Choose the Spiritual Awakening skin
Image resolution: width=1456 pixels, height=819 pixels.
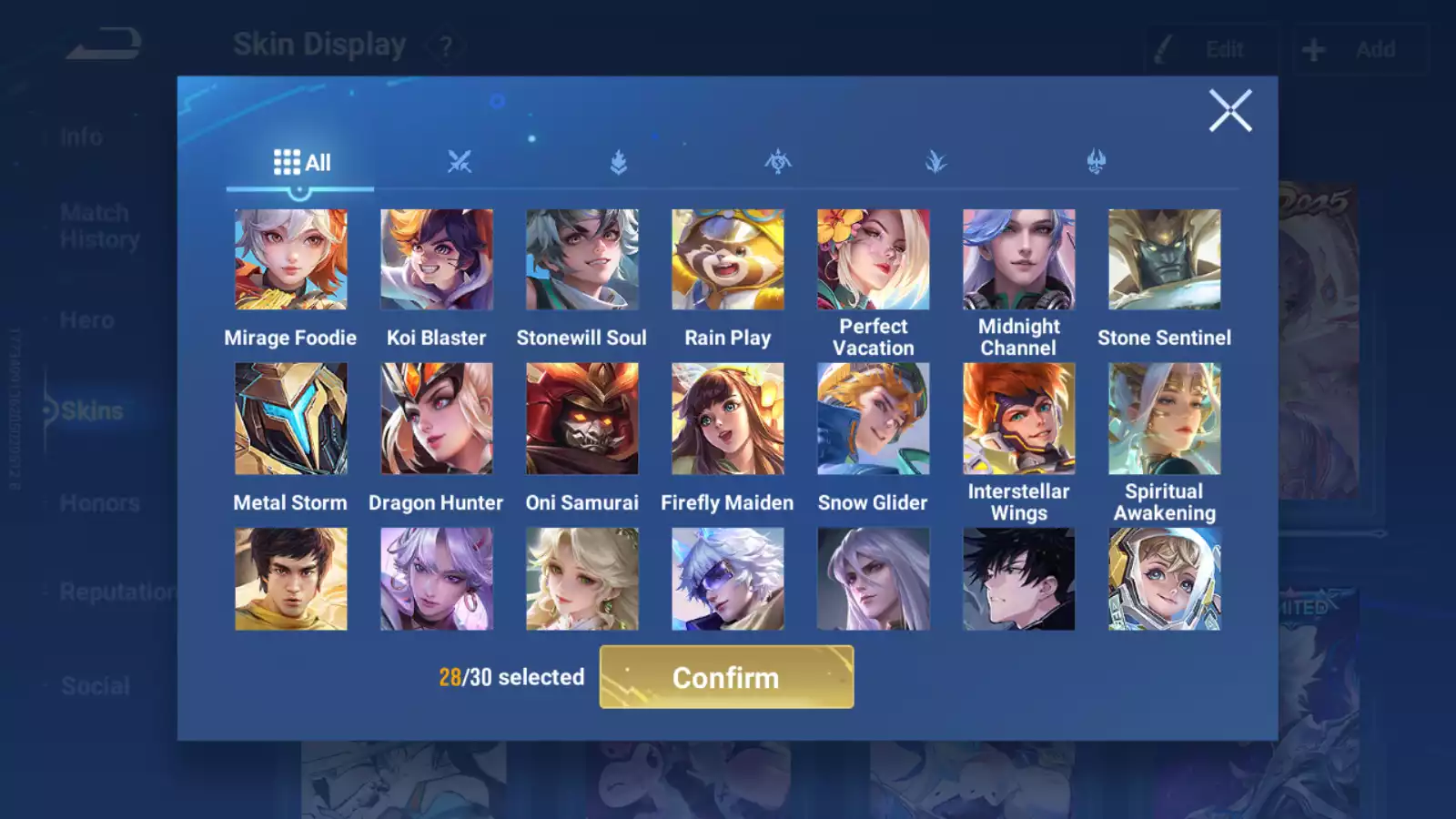(1165, 419)
